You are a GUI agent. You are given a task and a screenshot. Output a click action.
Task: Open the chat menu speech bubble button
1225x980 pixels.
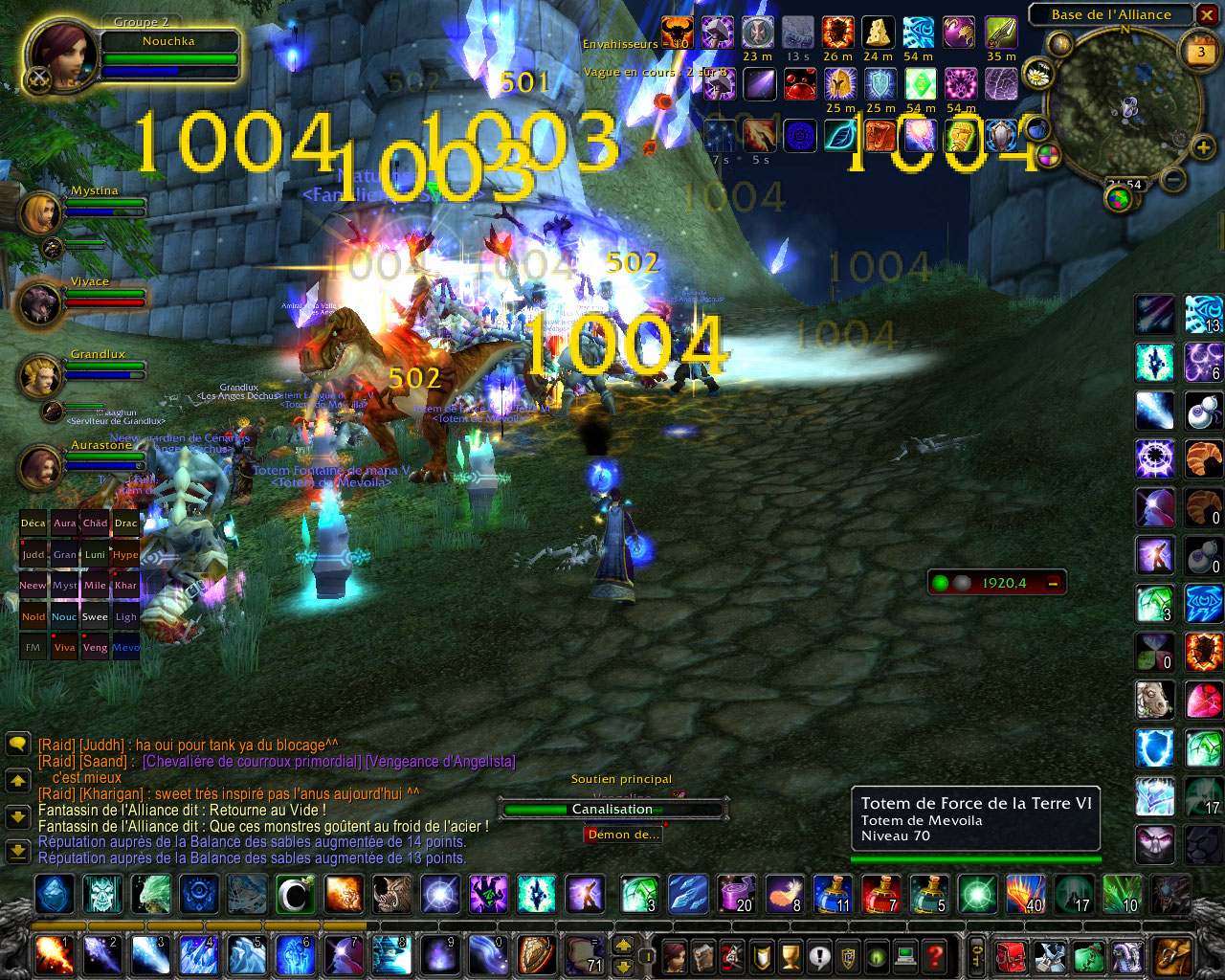(x=17, y=744)
